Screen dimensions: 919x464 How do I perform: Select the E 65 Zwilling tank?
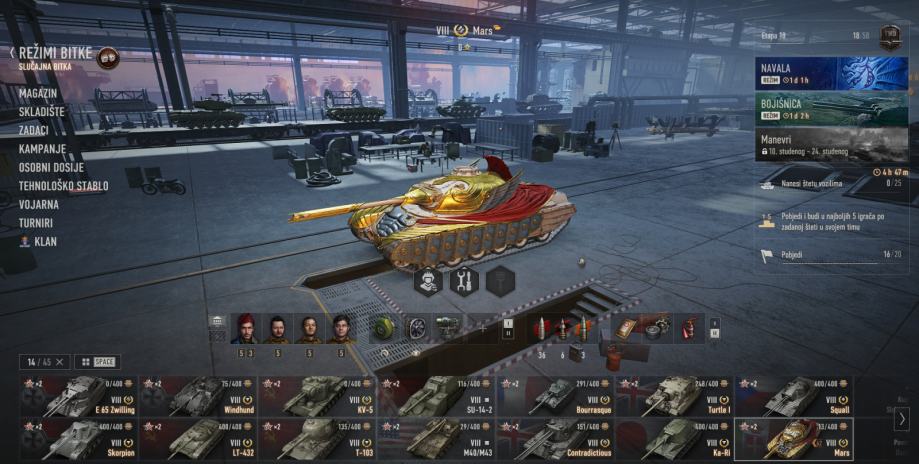(77, 396)
